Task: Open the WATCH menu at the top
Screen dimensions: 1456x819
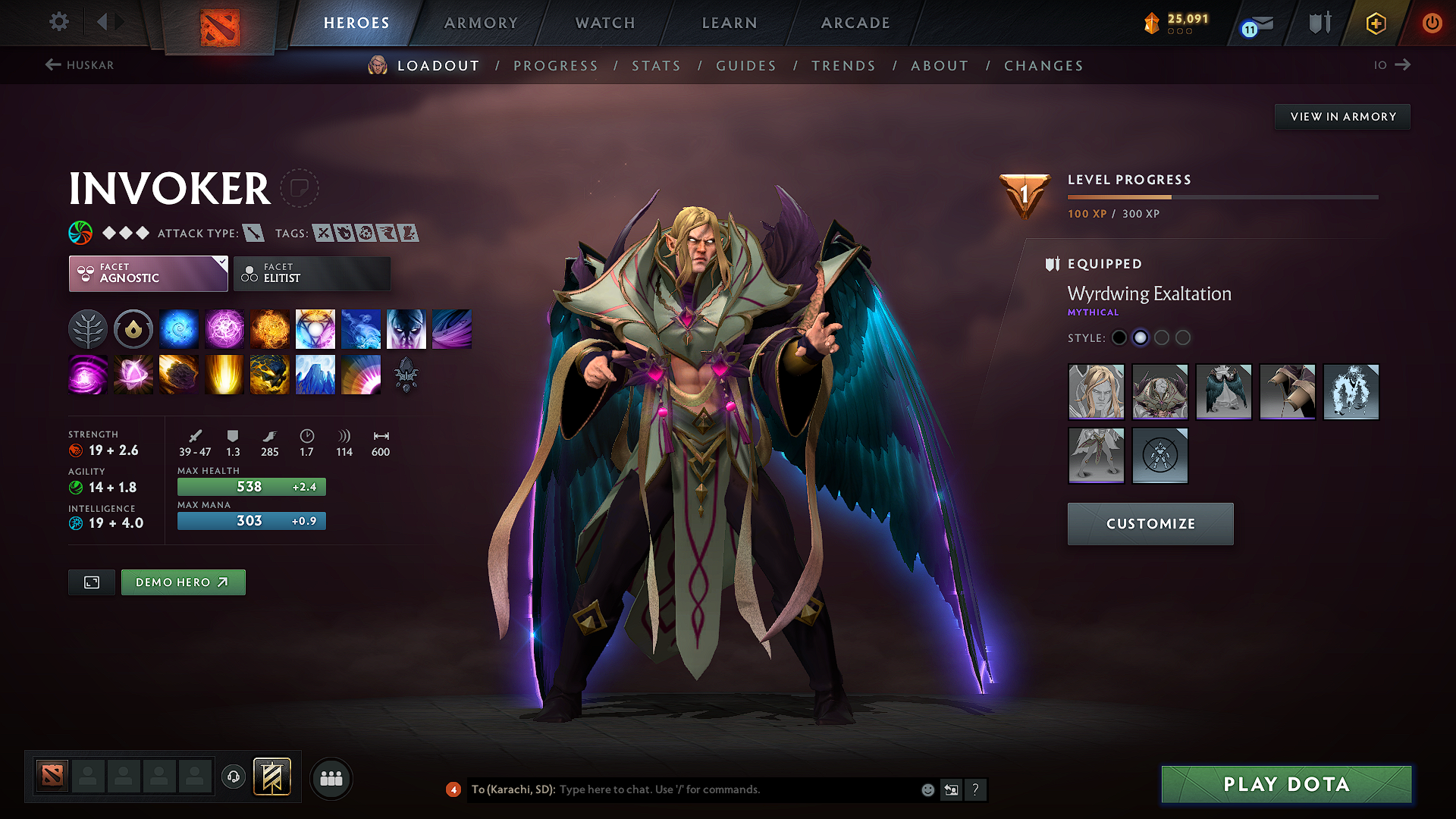Action: click(x=604, y=23)
